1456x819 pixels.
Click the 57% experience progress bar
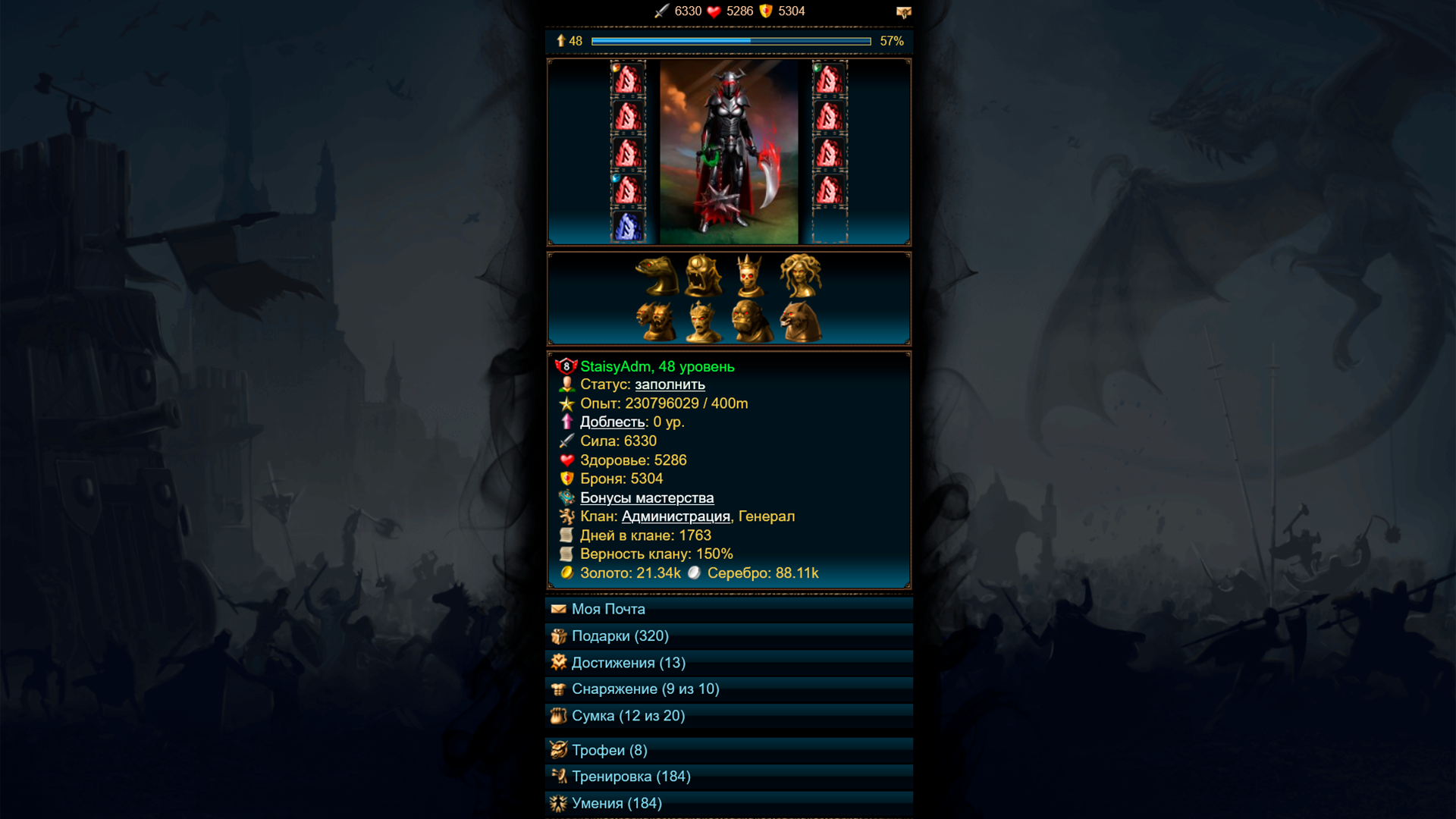[x=730, y=42]
